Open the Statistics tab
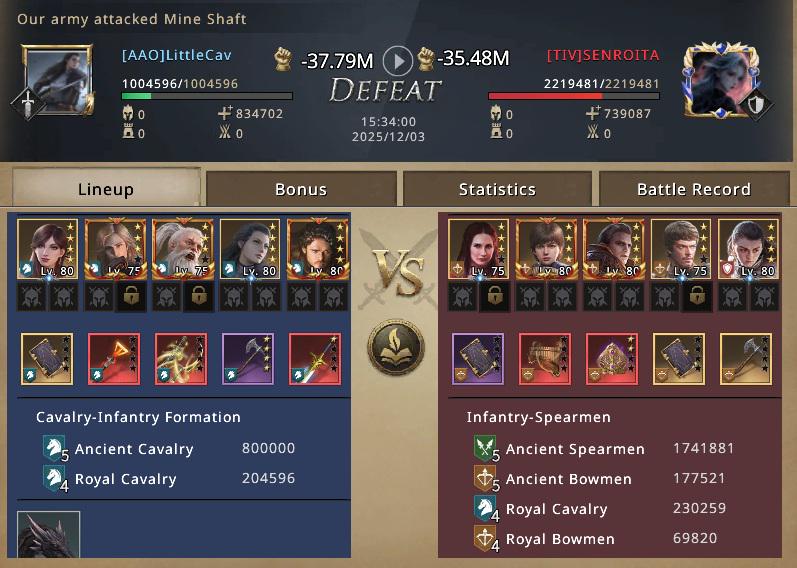Viewport: 797px width, 568px height. (x=497, y=189)
